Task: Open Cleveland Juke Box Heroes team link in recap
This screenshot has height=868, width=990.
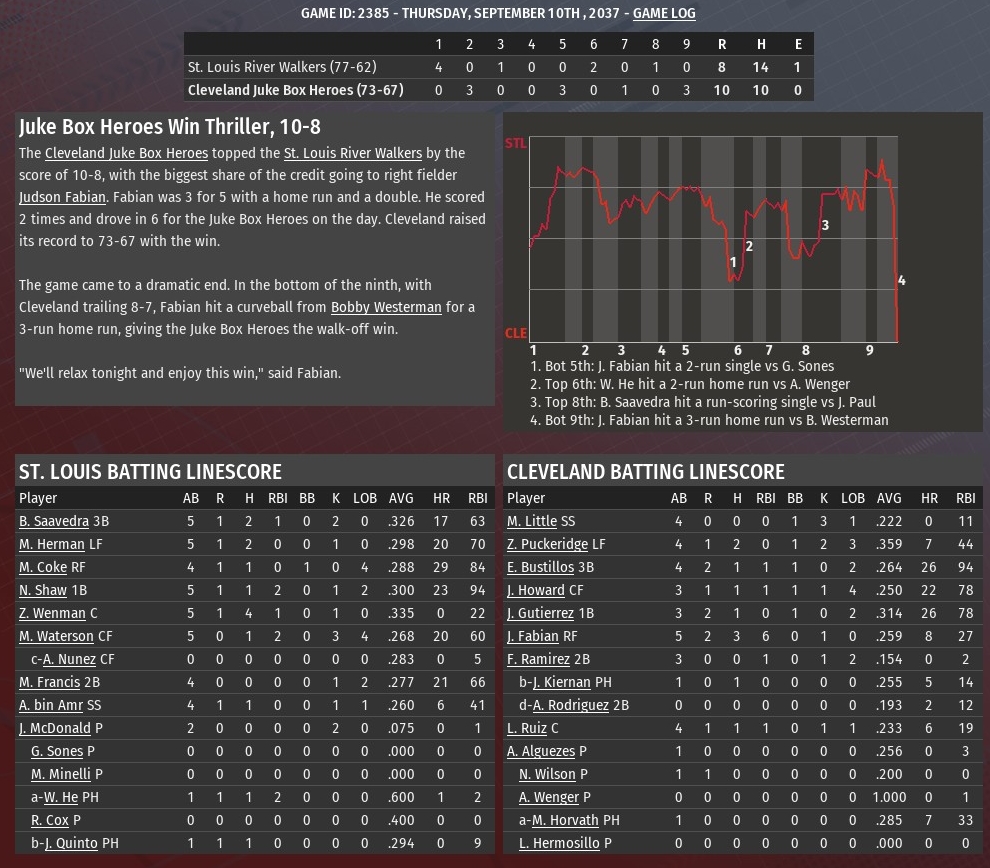Action: tap(126, 153)
